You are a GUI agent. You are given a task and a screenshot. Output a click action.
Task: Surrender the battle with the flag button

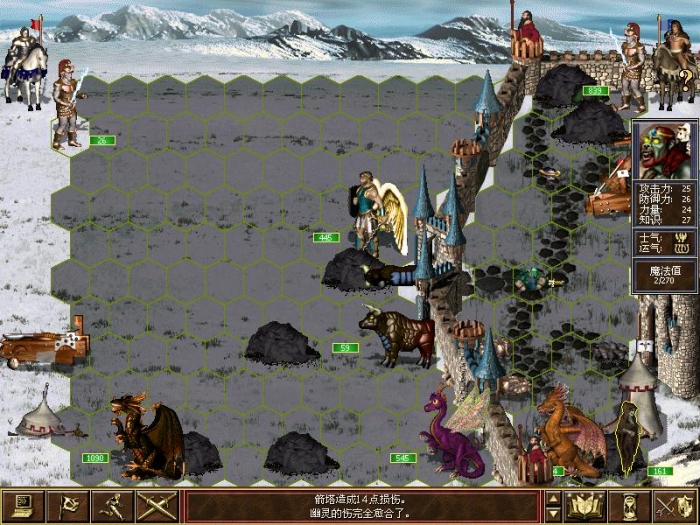tap(66, 505)
